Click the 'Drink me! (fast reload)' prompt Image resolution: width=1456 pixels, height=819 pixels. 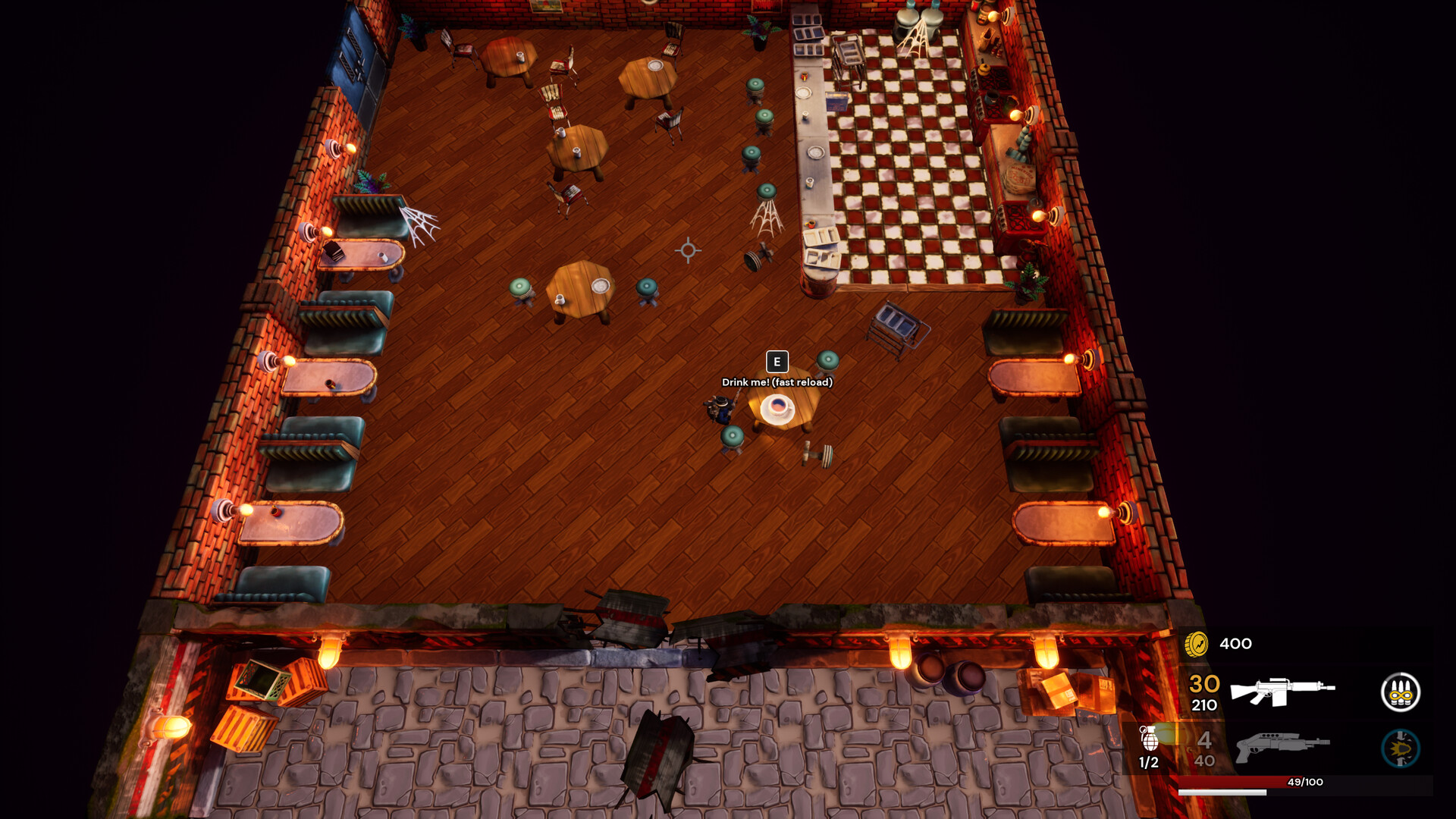click(x=777, y=384)
